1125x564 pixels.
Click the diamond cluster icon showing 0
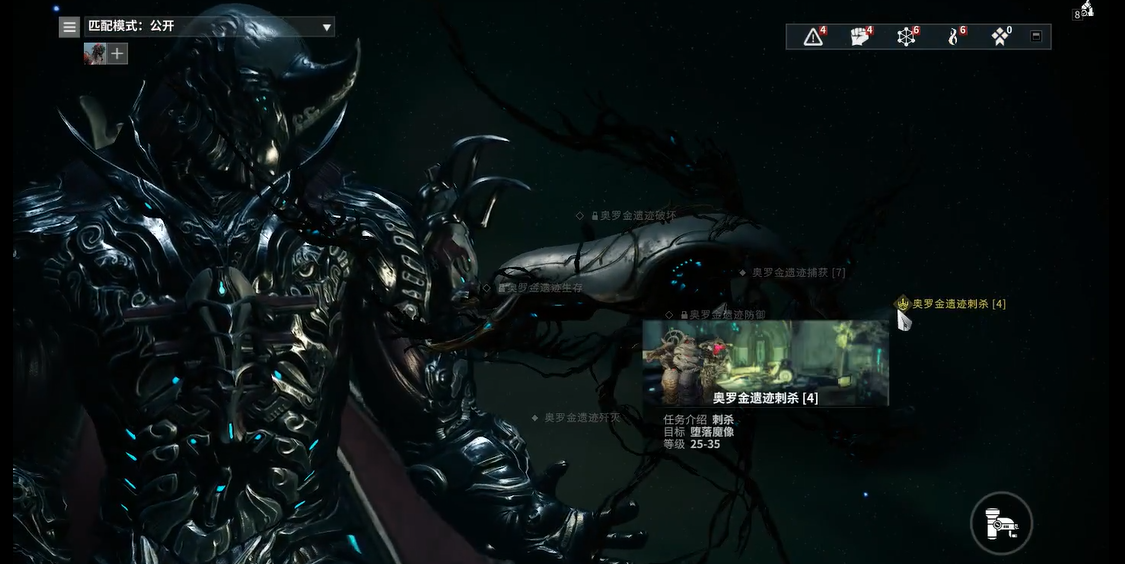[999, 37]
